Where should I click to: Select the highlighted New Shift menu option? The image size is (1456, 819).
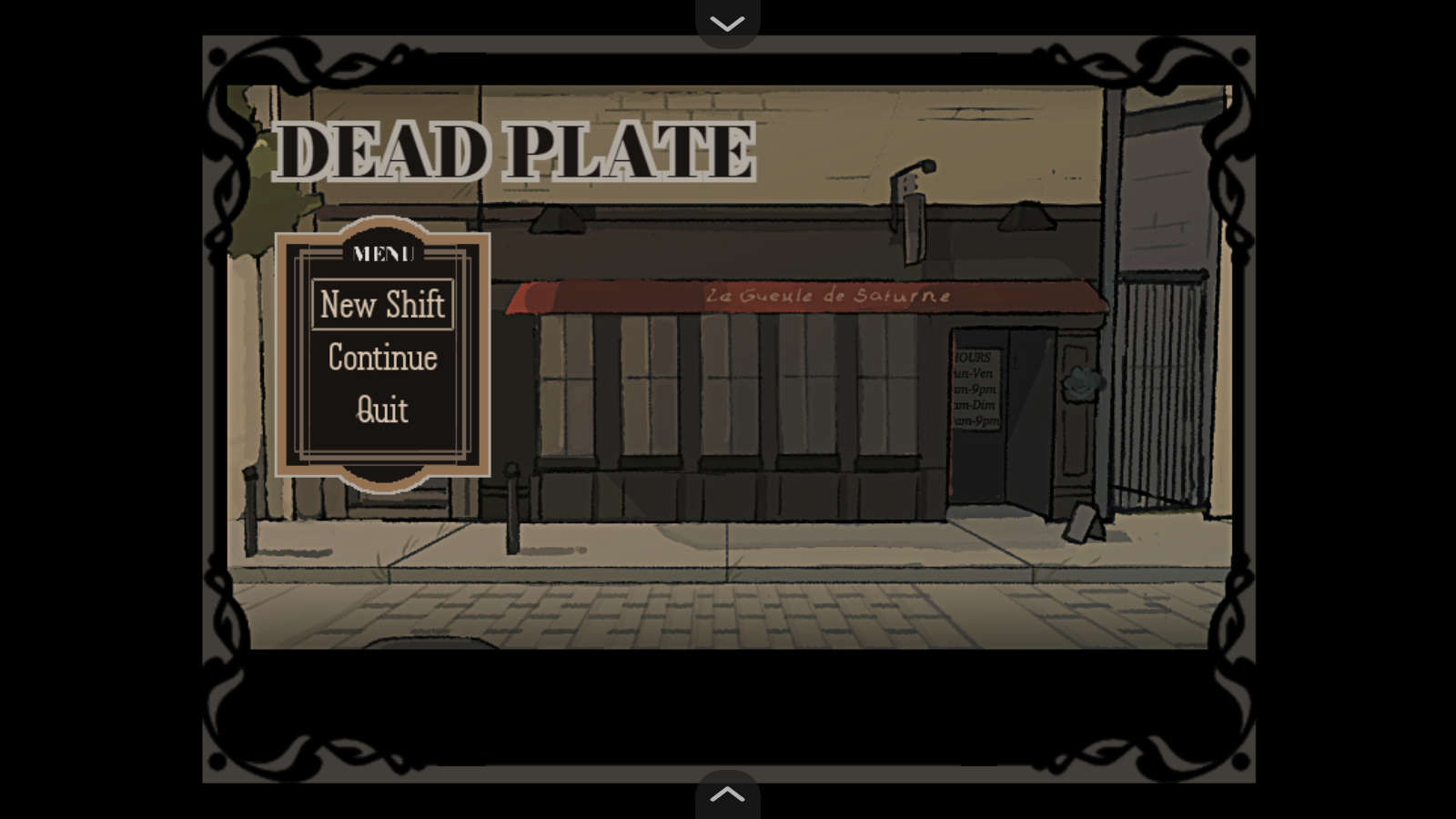coord(382,305)
